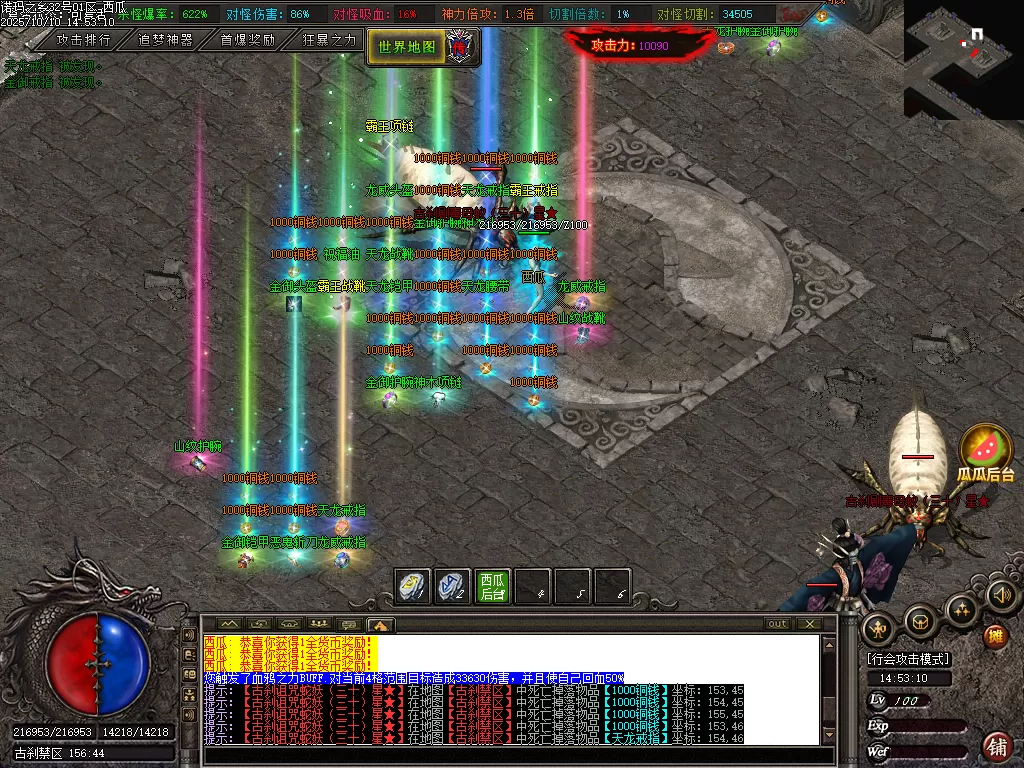Open the 摊 stall button
The height and width of the screenshot is (768, 1024).
coord(996,635)
